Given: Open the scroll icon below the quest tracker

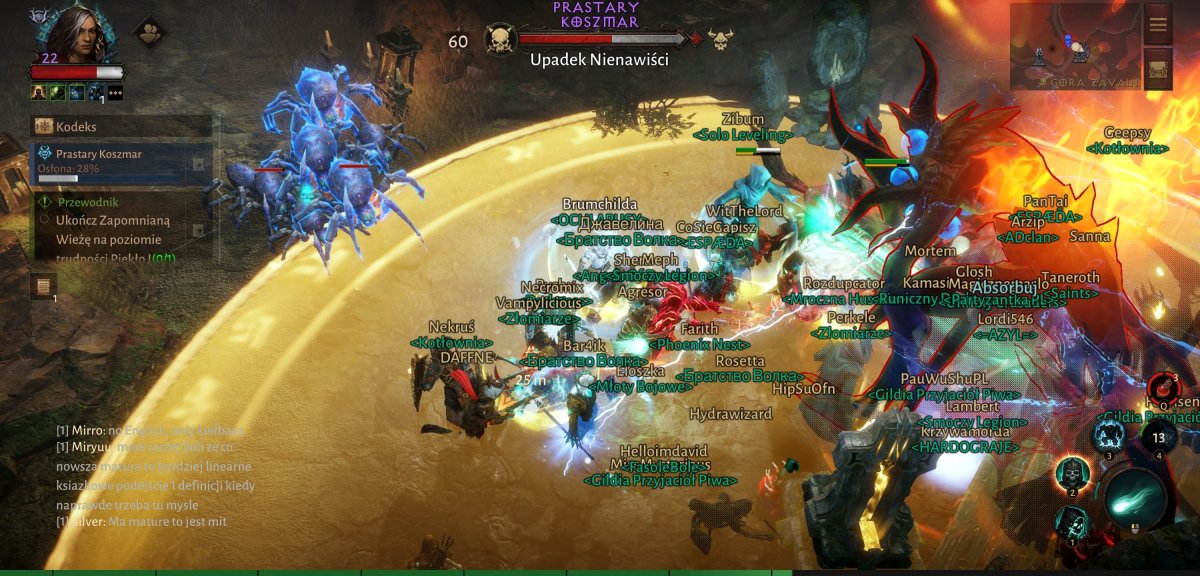Looking at the screenshot, I should 43,287.
